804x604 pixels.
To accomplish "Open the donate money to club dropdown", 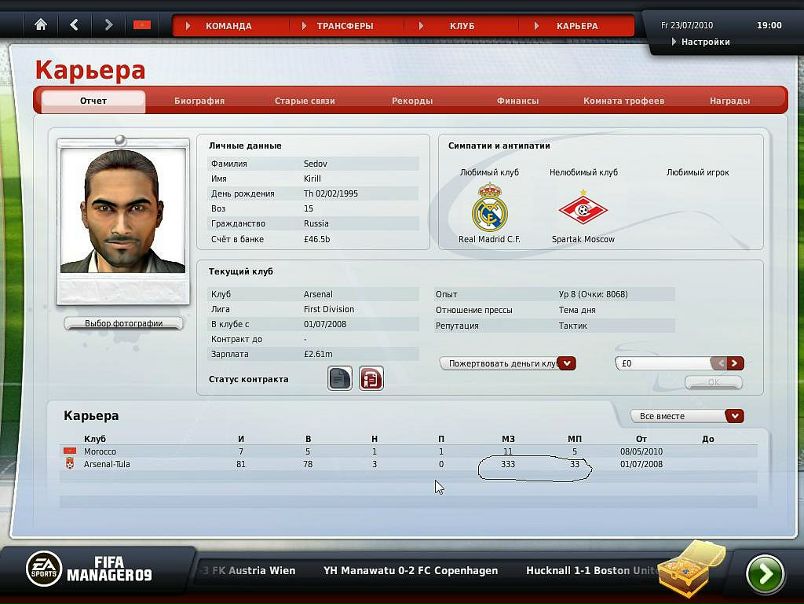I will [x=566, y=363].
